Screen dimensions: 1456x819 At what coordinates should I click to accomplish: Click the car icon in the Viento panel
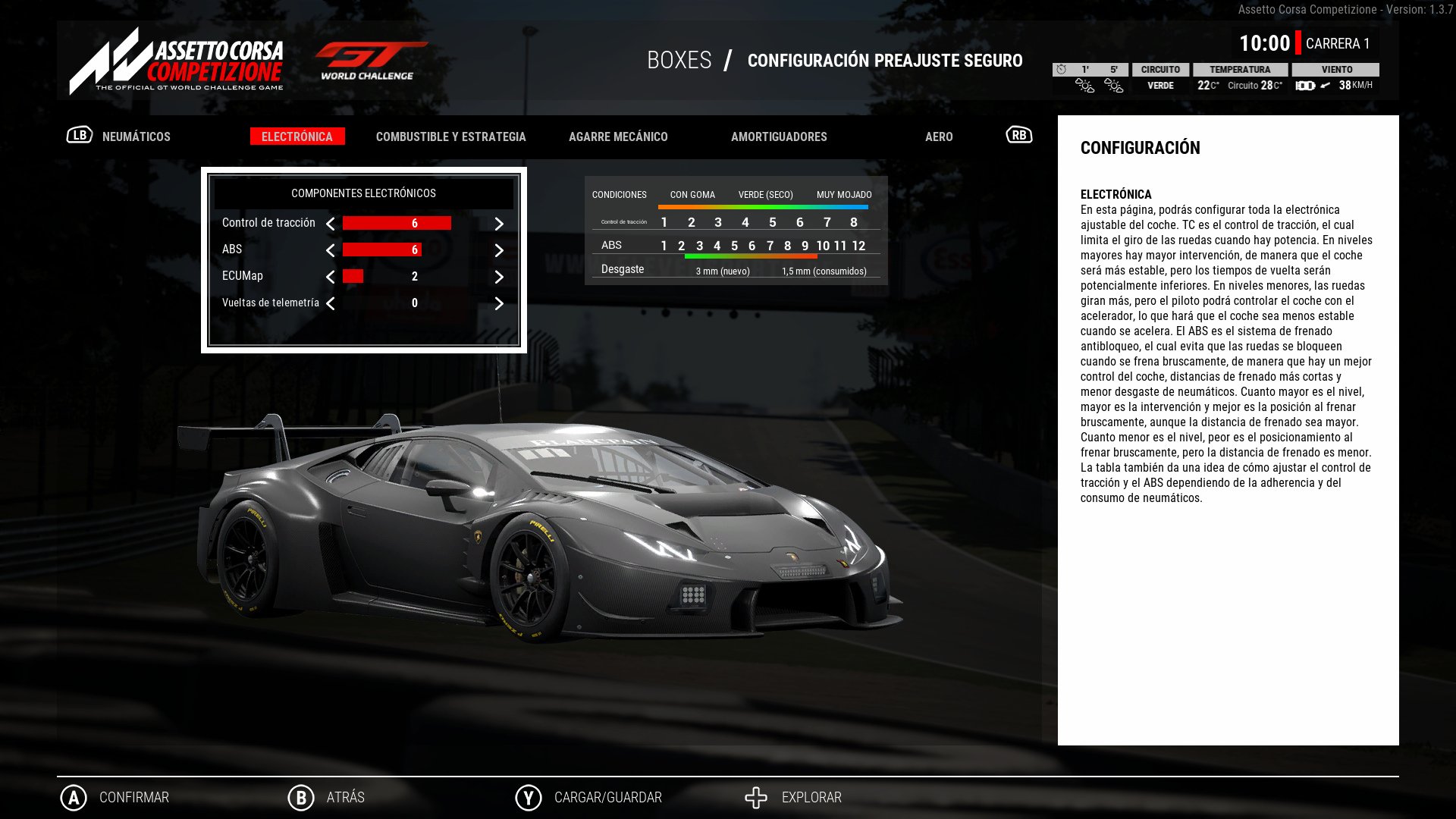tap(1304, 86)
